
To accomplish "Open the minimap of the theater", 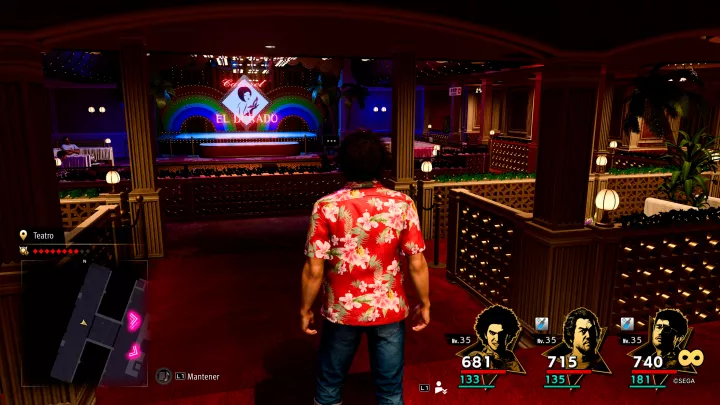I will (84, 322).
